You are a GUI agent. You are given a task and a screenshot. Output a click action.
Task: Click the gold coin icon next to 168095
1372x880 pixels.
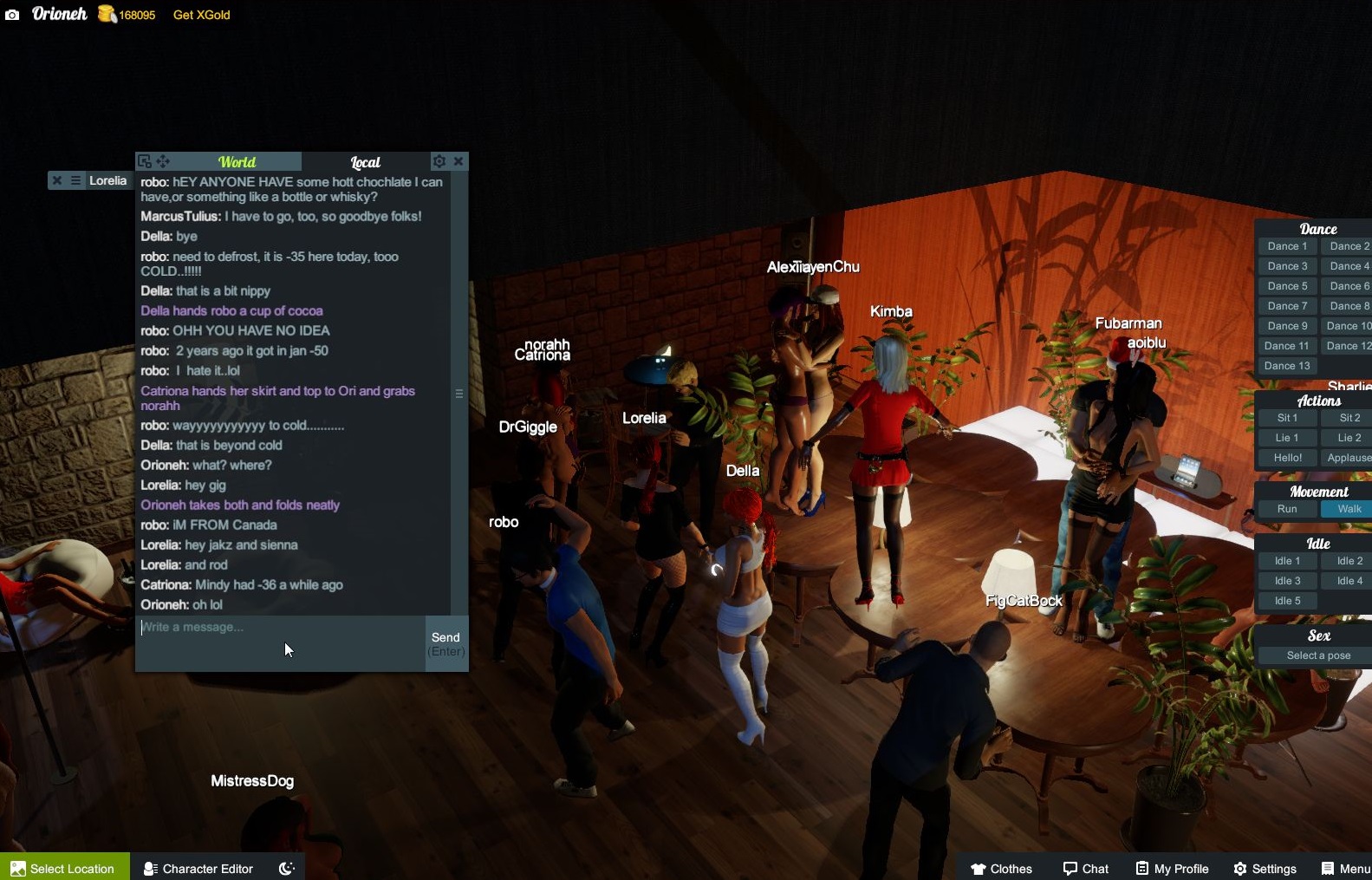click(x=104, y=14)
